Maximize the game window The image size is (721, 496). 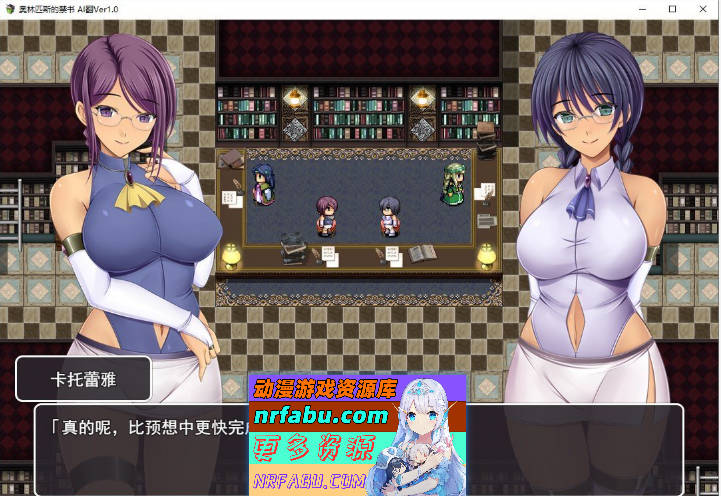point(672,9)
